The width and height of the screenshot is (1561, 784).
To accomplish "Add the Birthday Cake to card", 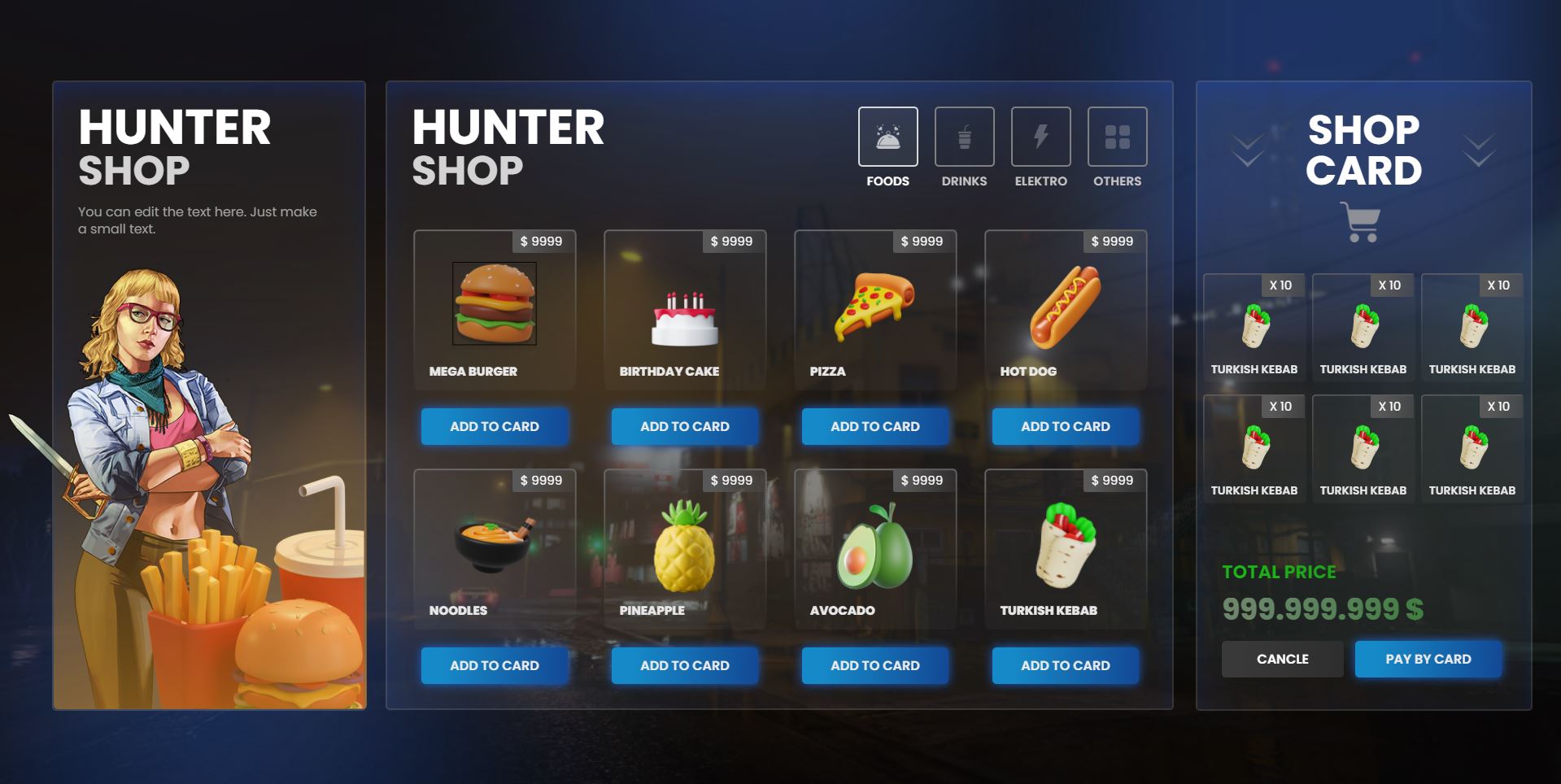I will point(685,426).
